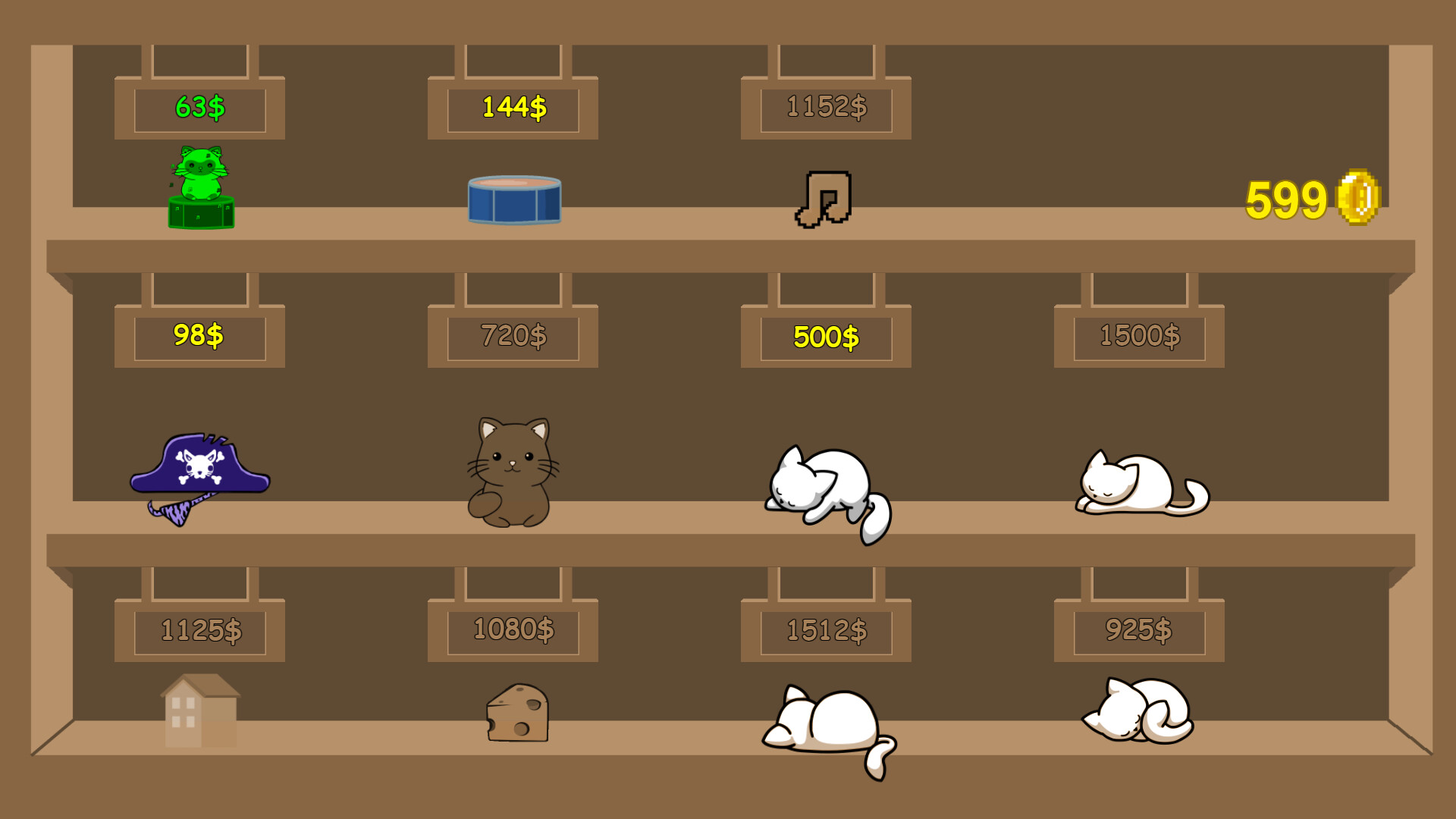Click the blue cat food can
The height and width of the screenshot is (819, 1456).
(x=513, y=201)
